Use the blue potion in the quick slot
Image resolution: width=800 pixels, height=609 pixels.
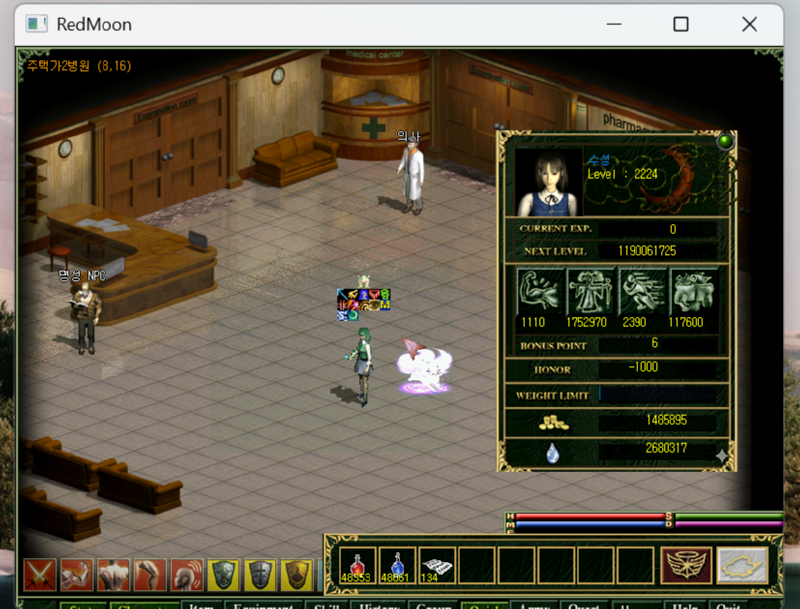pos(396,565)
